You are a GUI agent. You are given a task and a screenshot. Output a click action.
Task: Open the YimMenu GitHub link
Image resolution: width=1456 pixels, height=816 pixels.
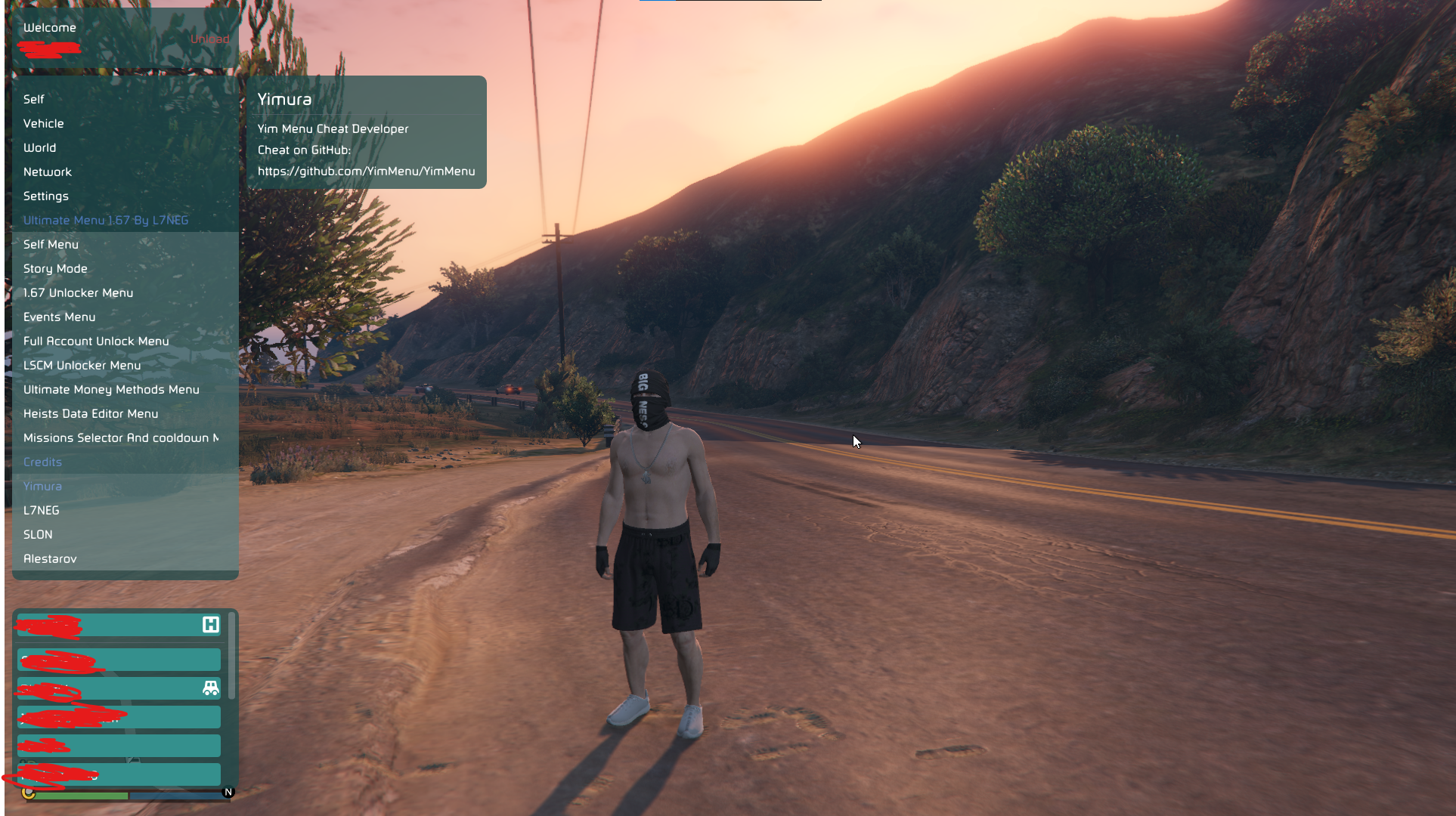[x=367, y=172]
